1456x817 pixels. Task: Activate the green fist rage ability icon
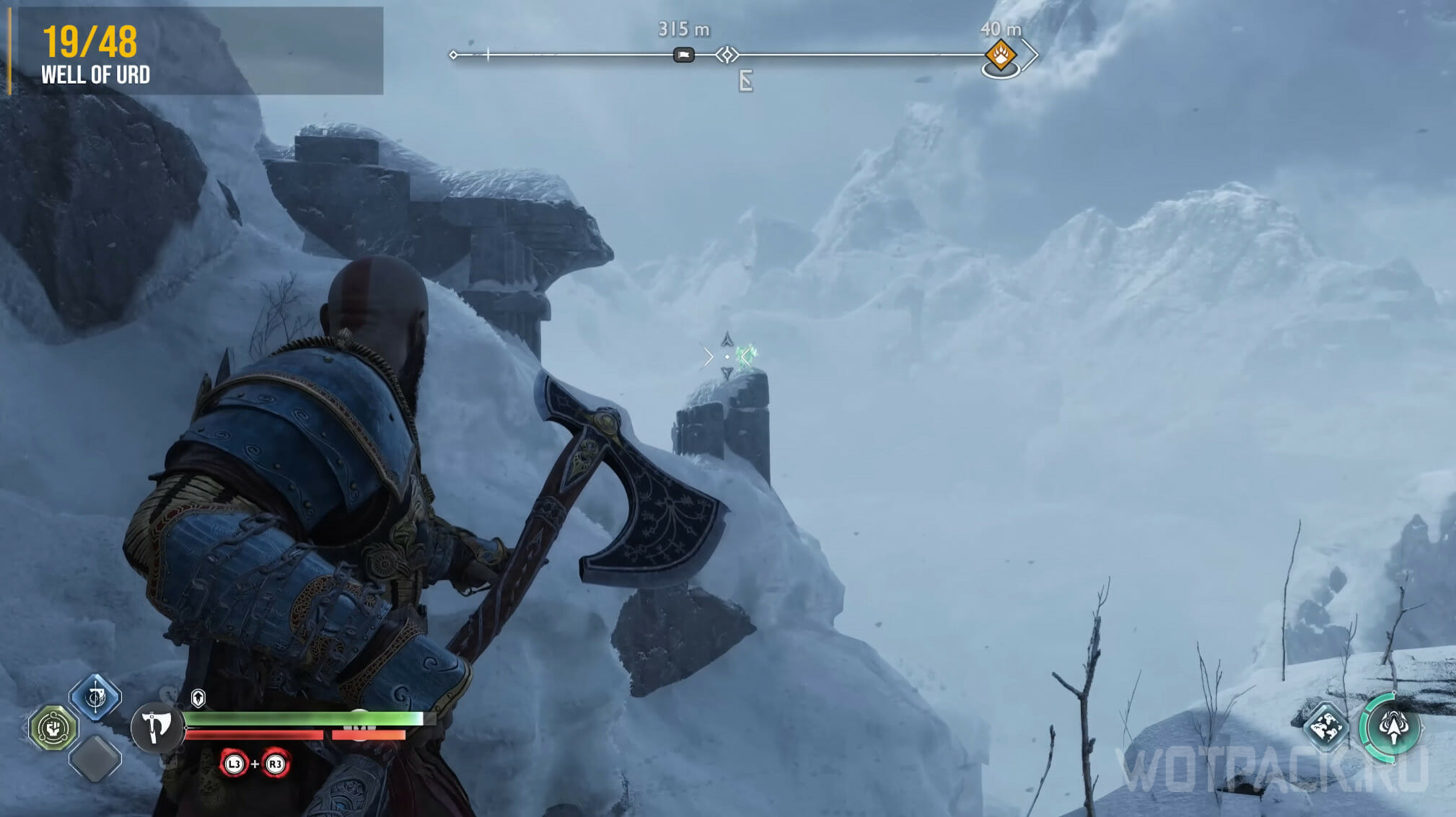click(x=53, y=728)
